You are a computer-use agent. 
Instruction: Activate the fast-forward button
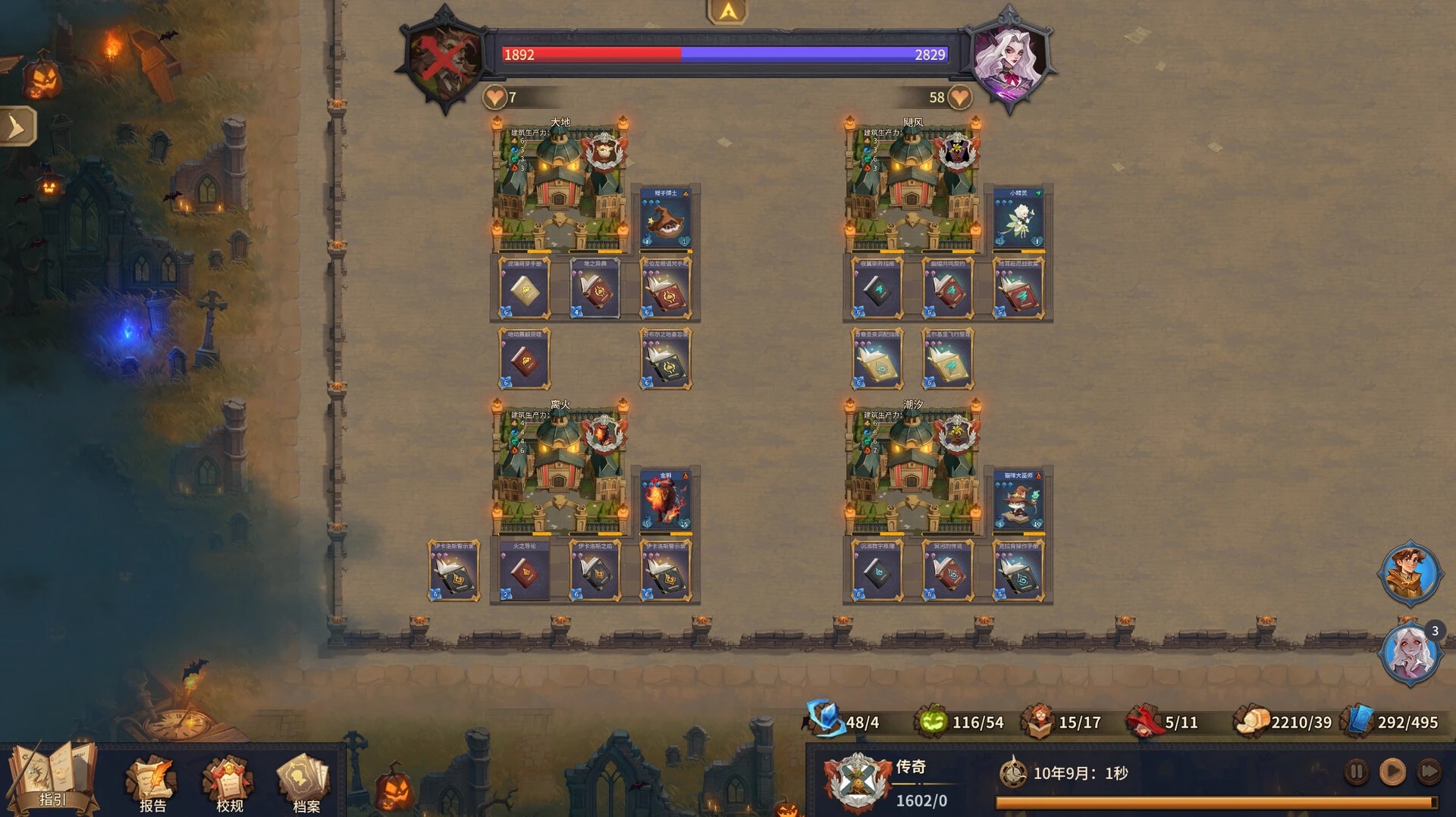(1429, 772)
